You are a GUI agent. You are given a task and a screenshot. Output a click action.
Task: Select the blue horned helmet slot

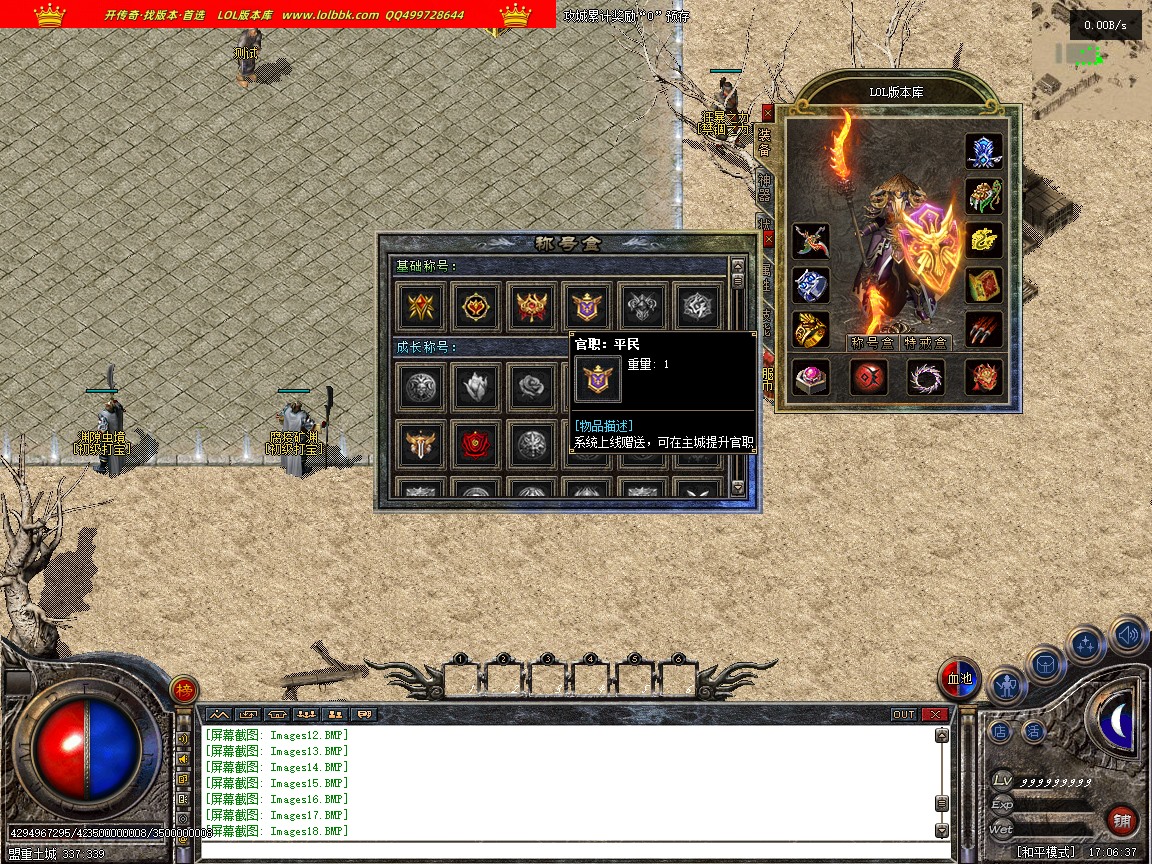coord(984,151)
